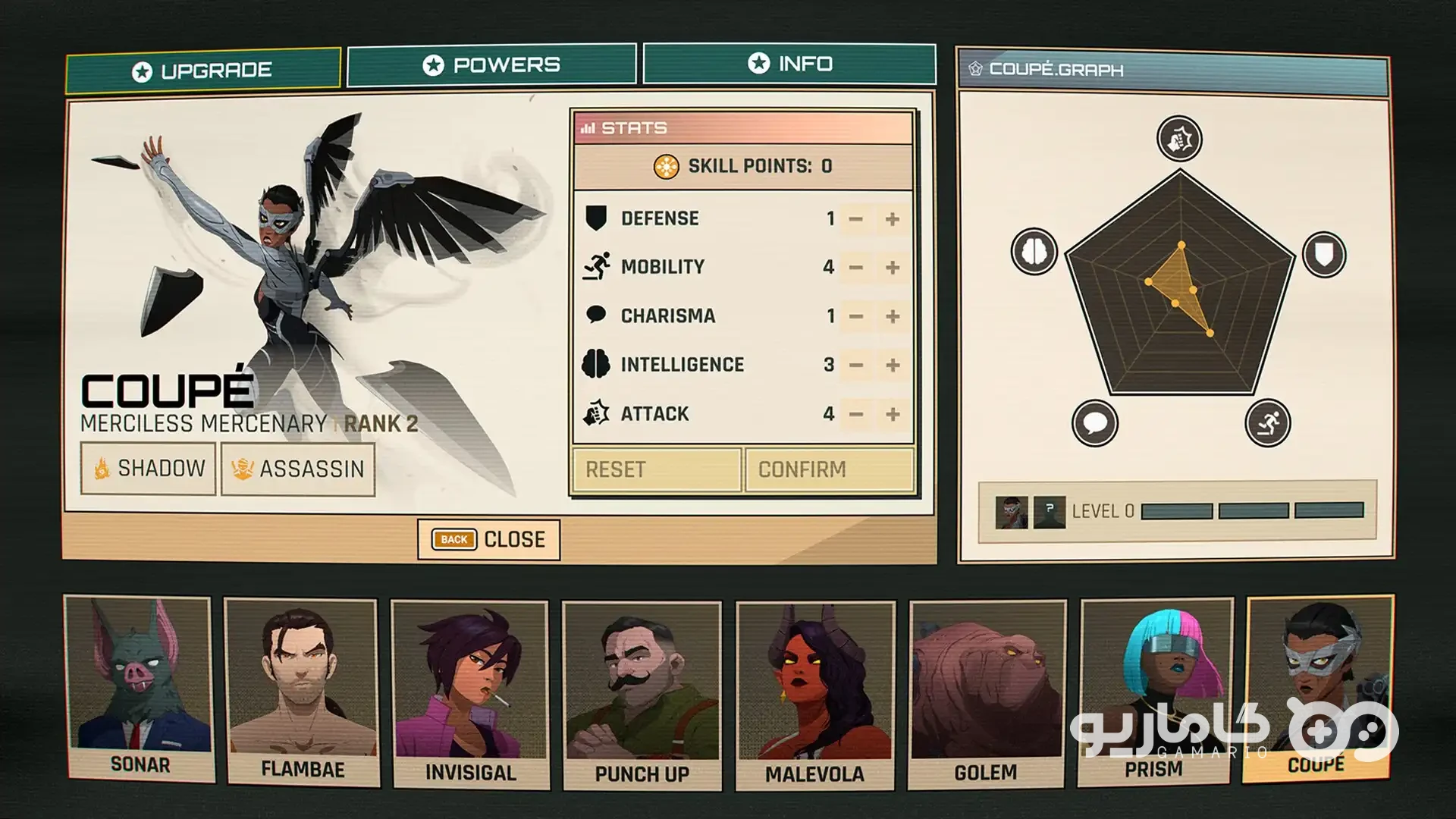Switch to the Golem portrait
Screen dimensions: 1456x819
[987, 694]
